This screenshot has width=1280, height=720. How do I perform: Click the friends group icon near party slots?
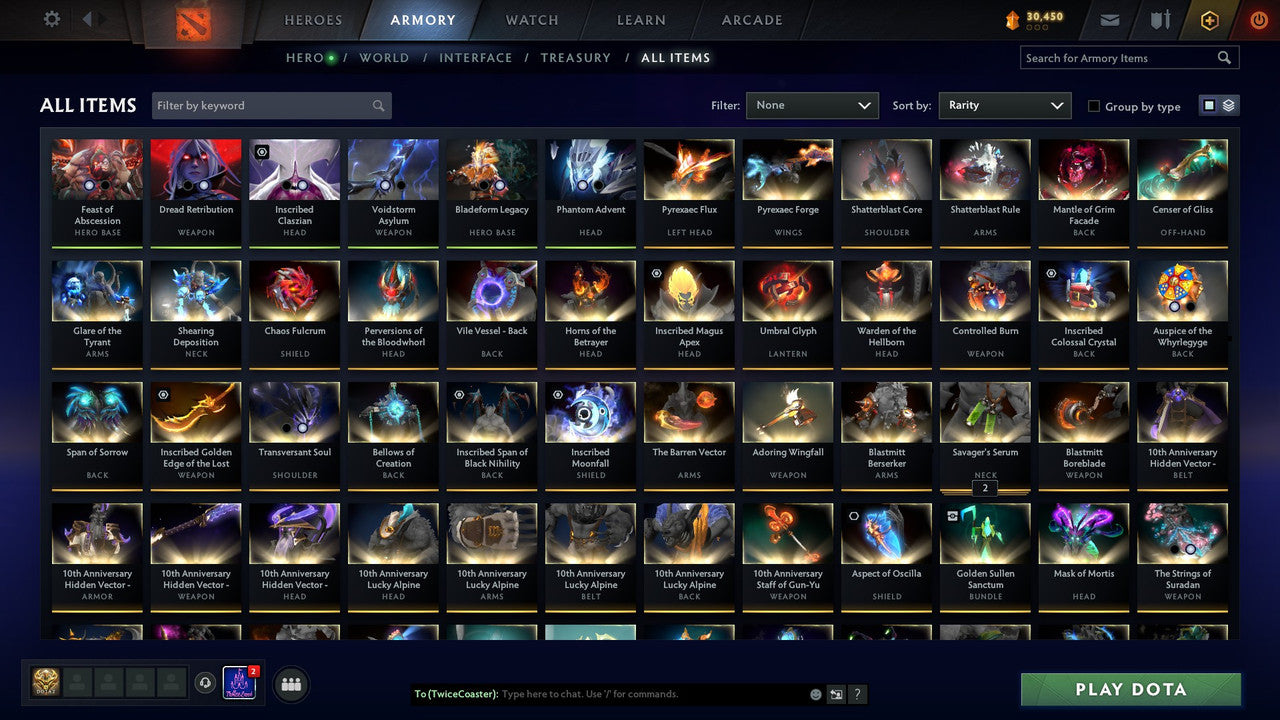pyautogui.click(x=290, y=684)
